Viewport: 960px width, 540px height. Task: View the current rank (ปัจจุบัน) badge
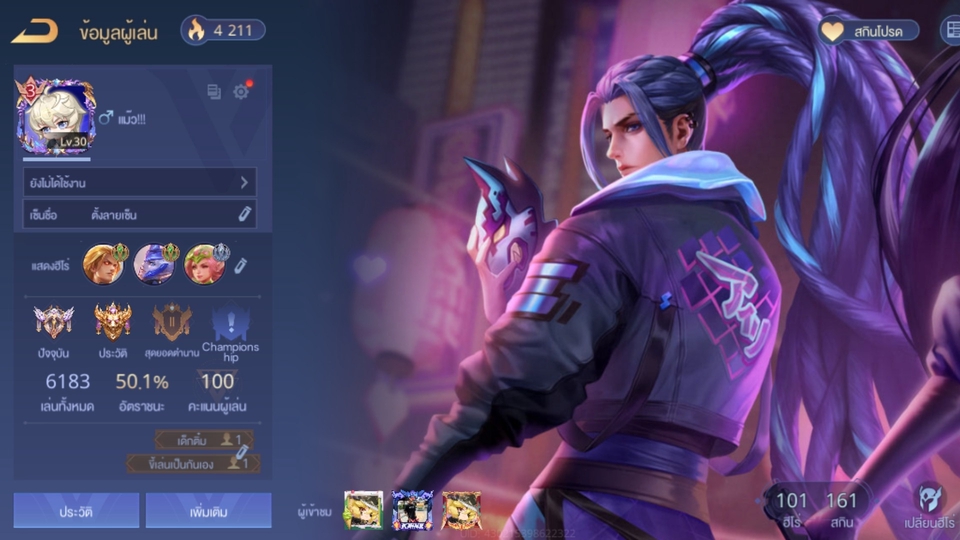coord(53,323)
